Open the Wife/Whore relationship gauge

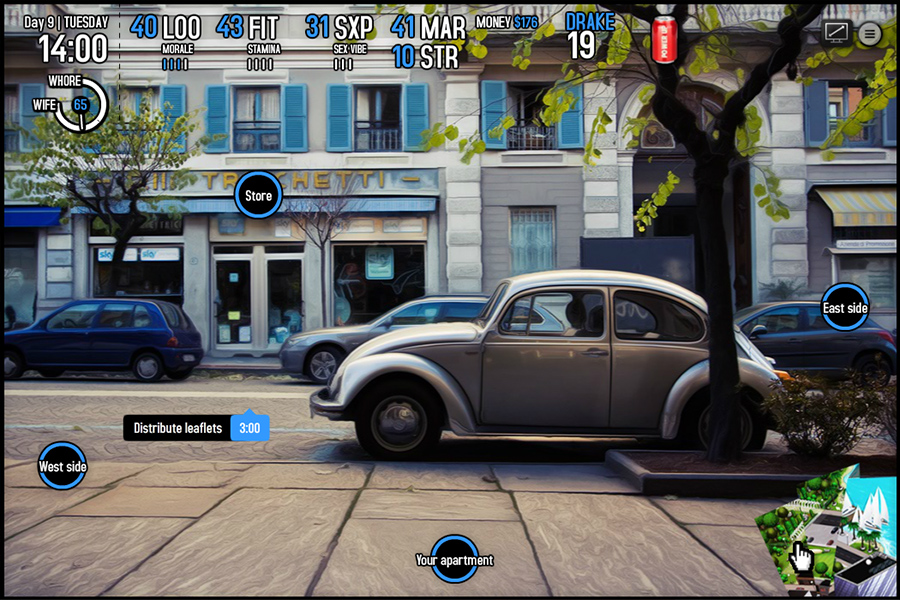tap(79, 104)
